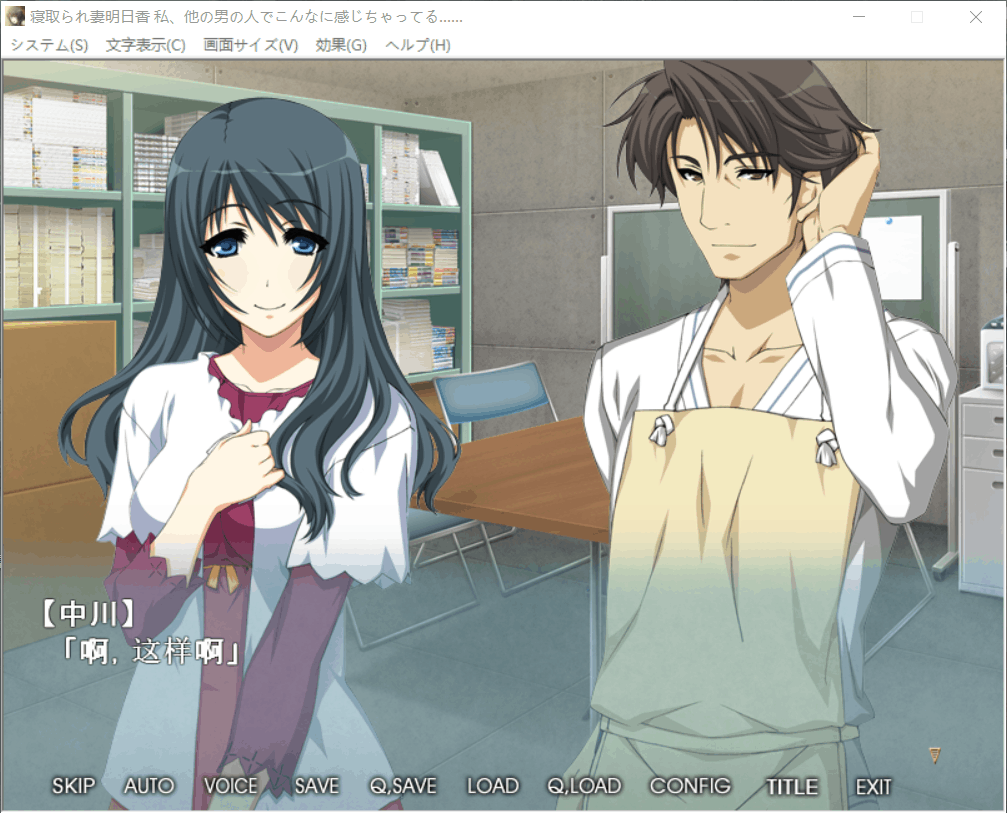The height and width of the screenshot is (813, 1007).
Task: Minimize the game window
Action: [858, 17]
